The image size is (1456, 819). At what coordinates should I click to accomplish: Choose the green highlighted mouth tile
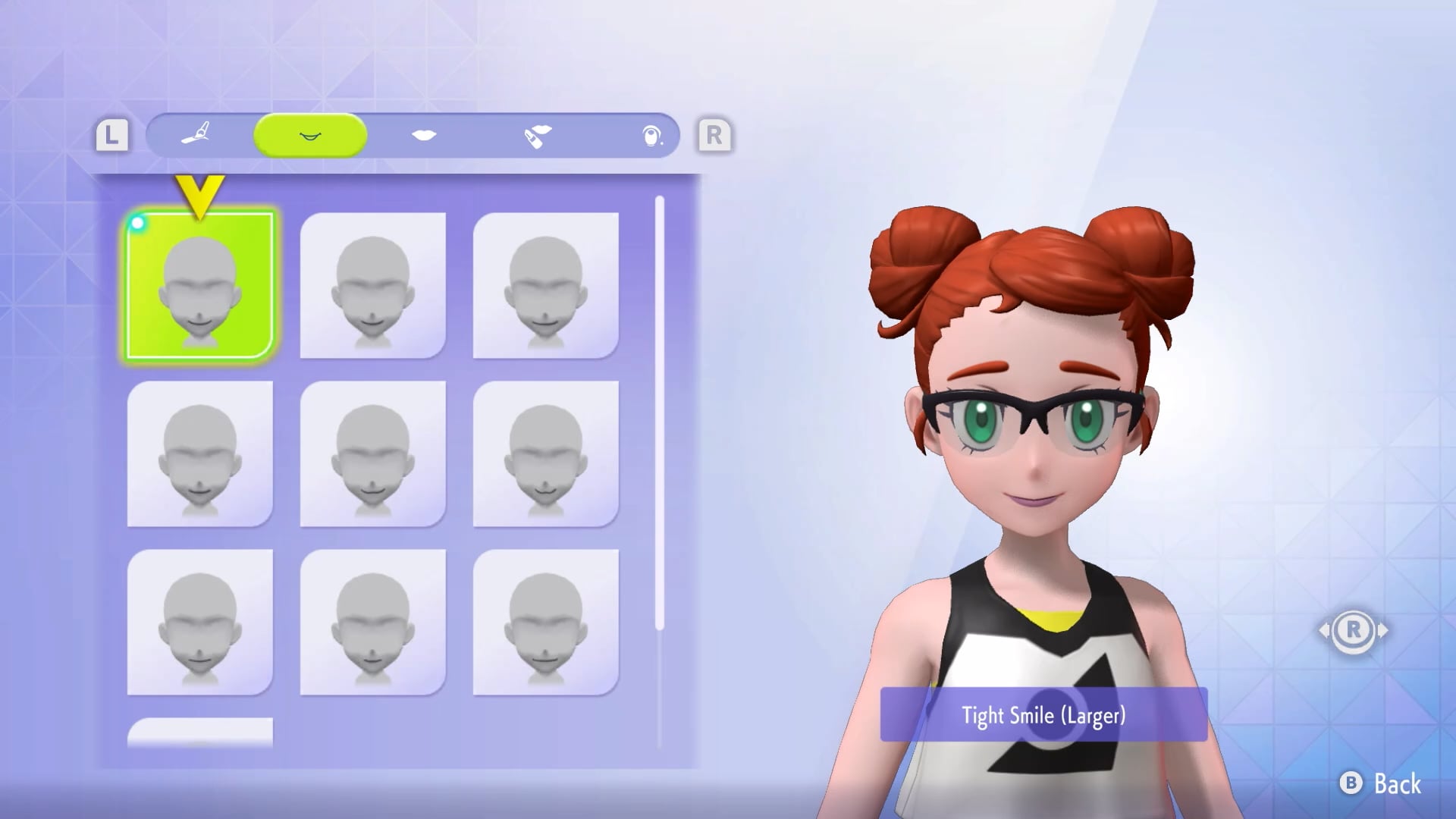[199, 285]
